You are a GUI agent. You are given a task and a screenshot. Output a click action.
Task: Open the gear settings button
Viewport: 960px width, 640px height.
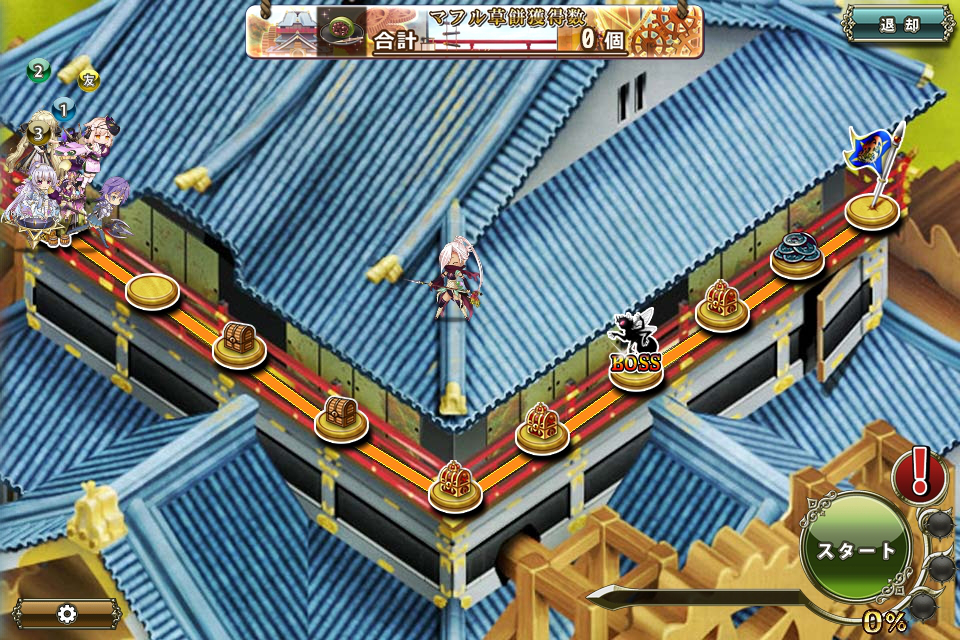[67, 613]
